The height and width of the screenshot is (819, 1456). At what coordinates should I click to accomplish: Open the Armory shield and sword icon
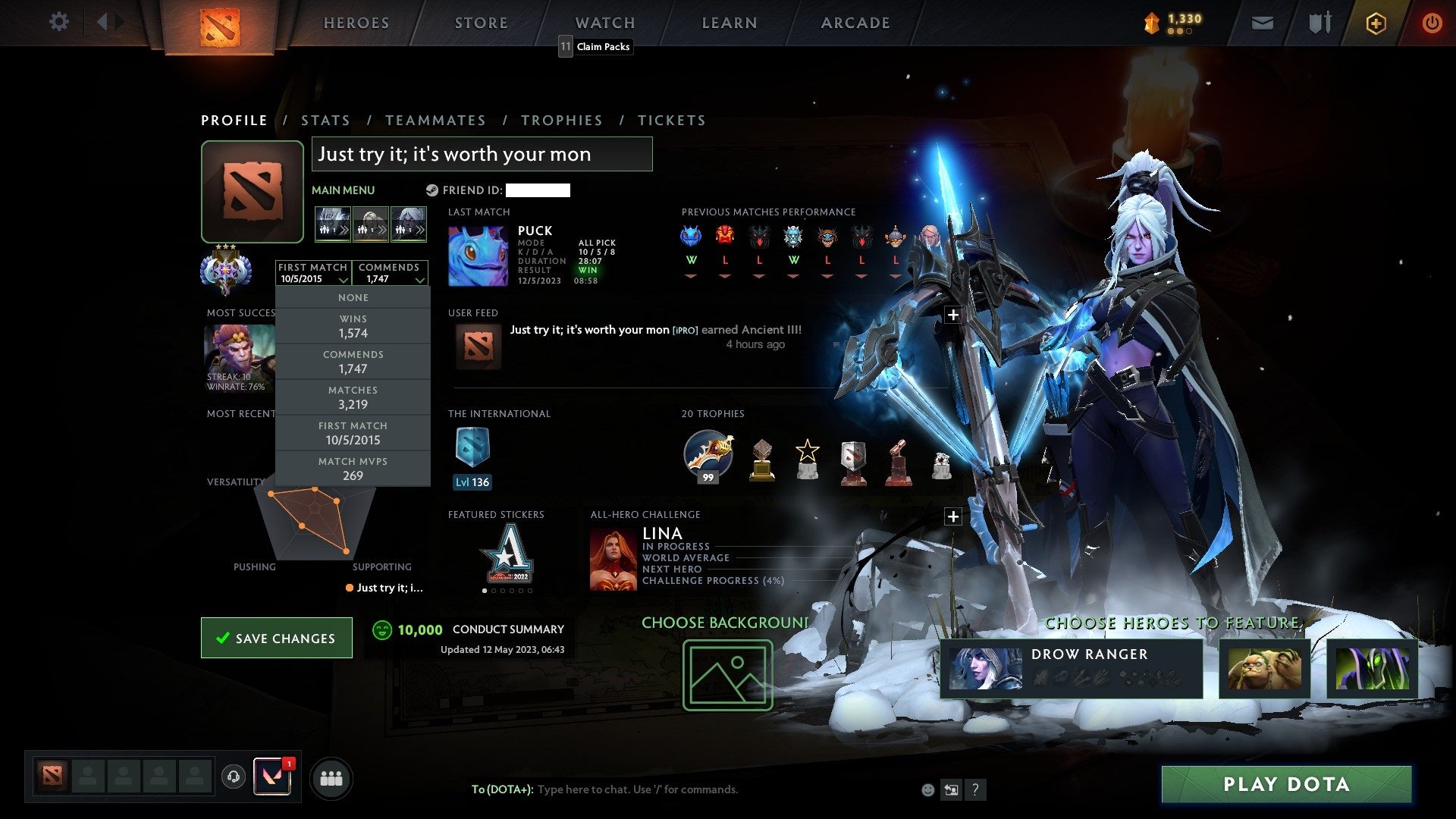click(x=1319, y=23)
